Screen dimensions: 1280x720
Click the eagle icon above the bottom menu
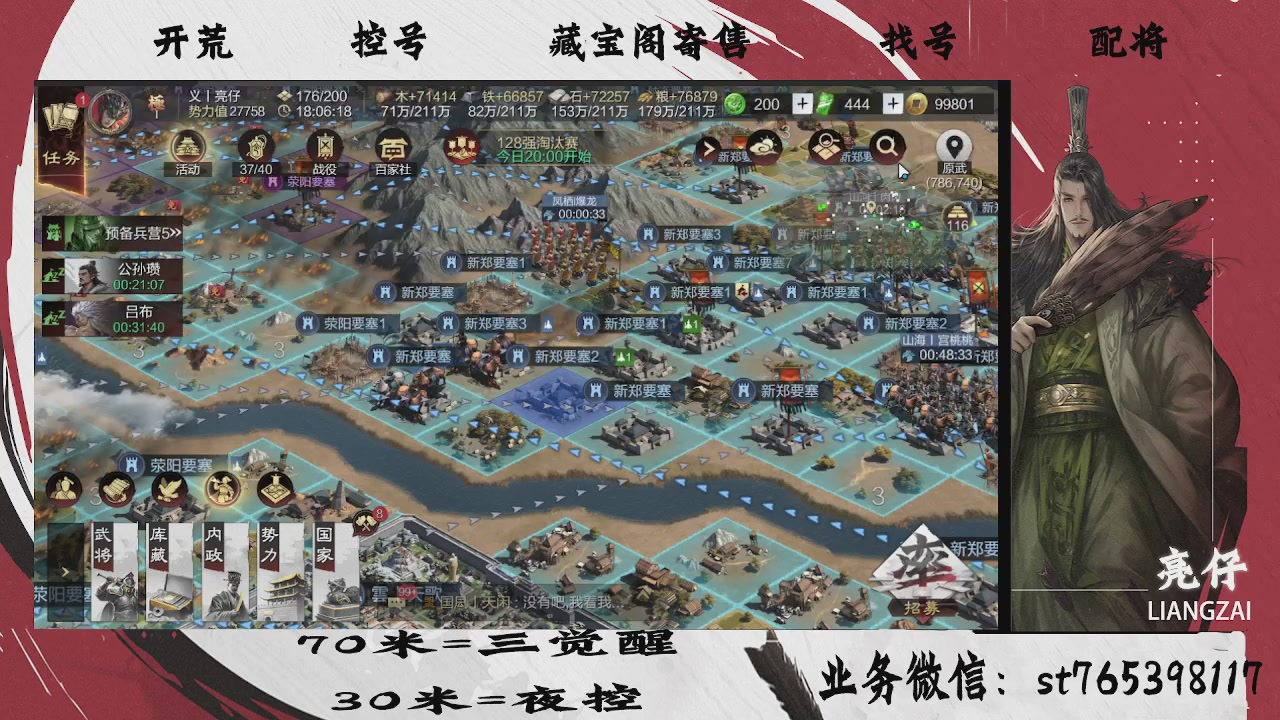(171, 488)
